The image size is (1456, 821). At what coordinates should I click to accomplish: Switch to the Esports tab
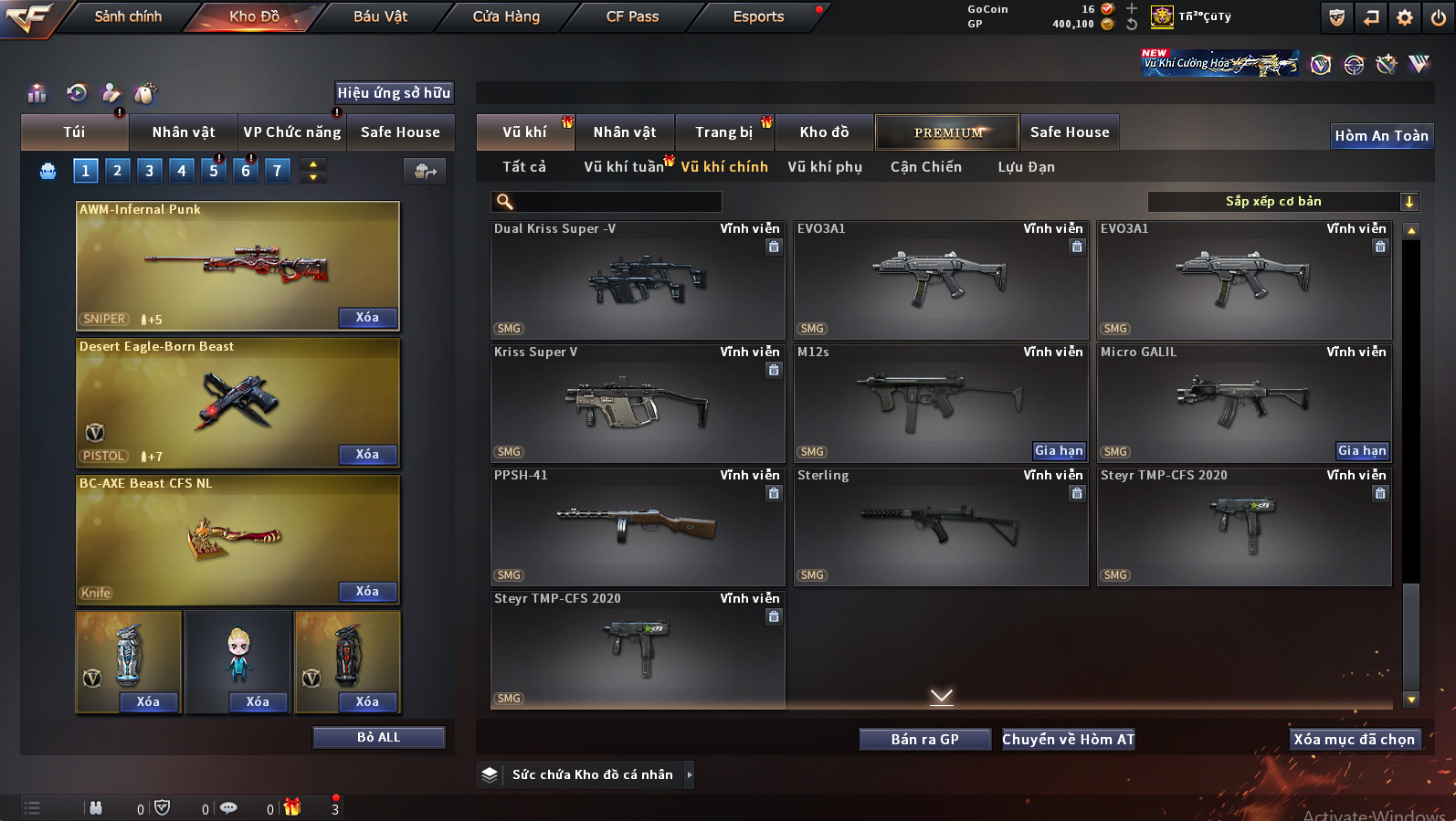pos(758,16)
